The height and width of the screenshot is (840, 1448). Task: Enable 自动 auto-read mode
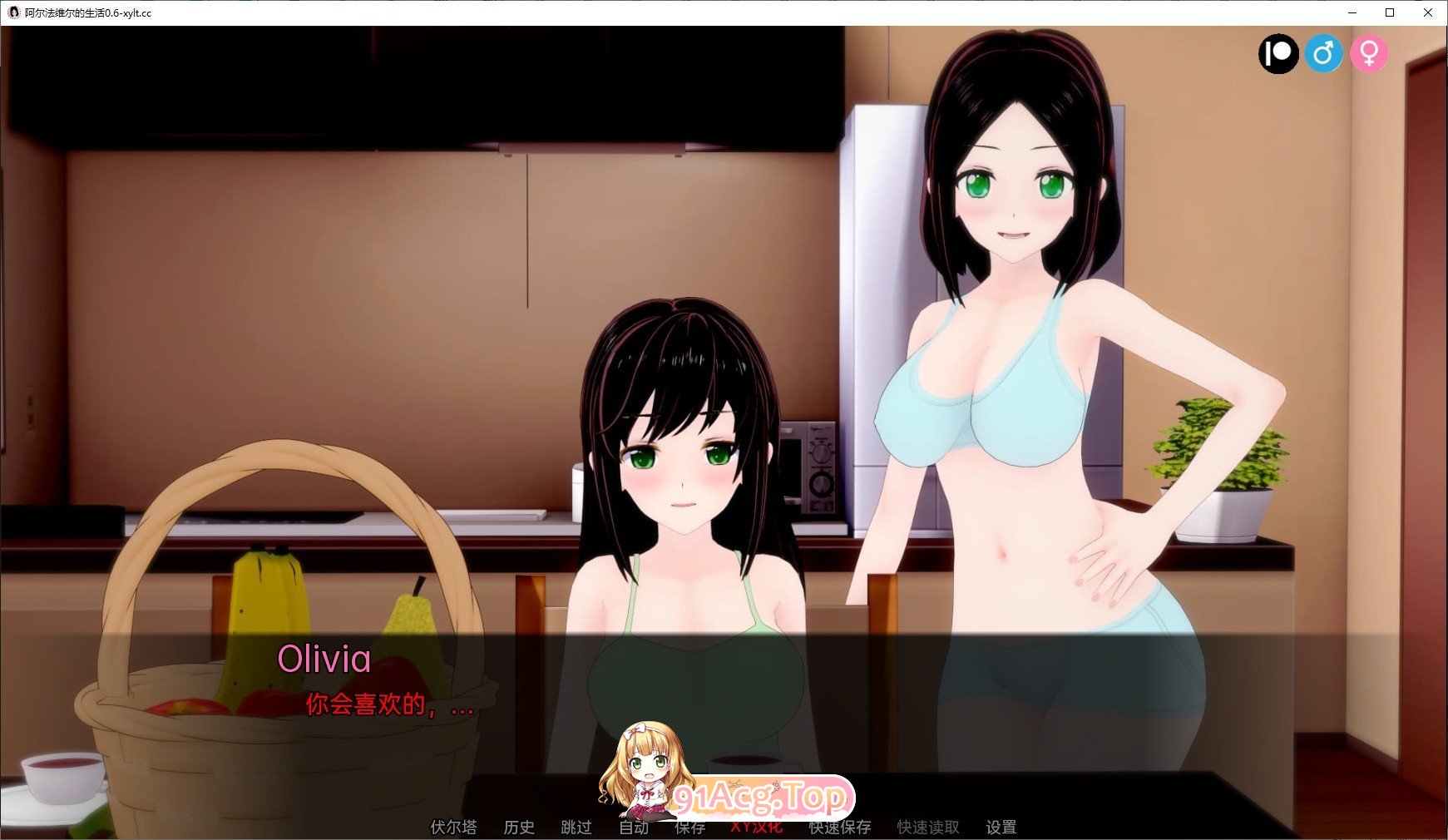pos(632,828)
